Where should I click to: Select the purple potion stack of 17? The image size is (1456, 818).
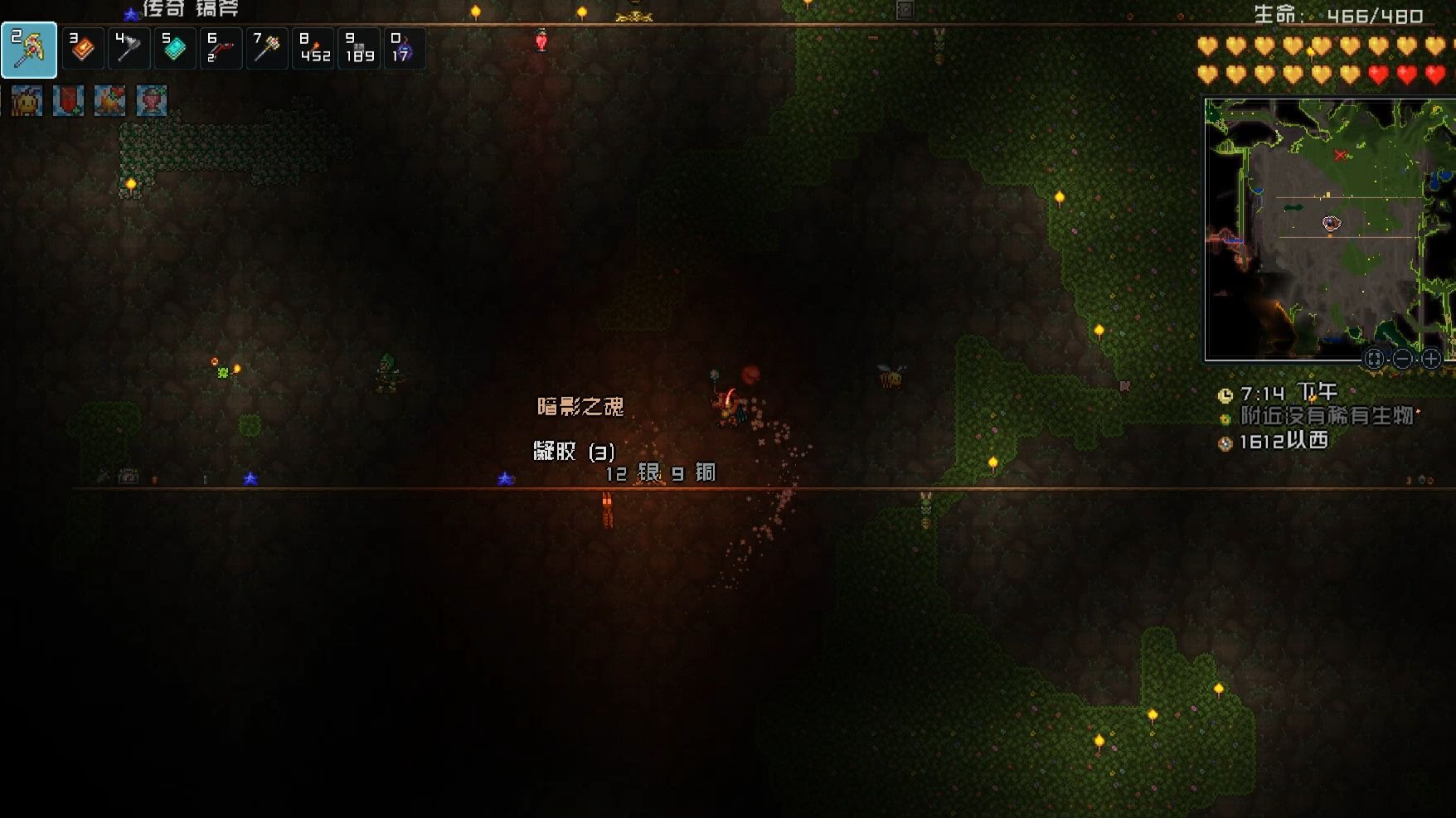(404, 49)
